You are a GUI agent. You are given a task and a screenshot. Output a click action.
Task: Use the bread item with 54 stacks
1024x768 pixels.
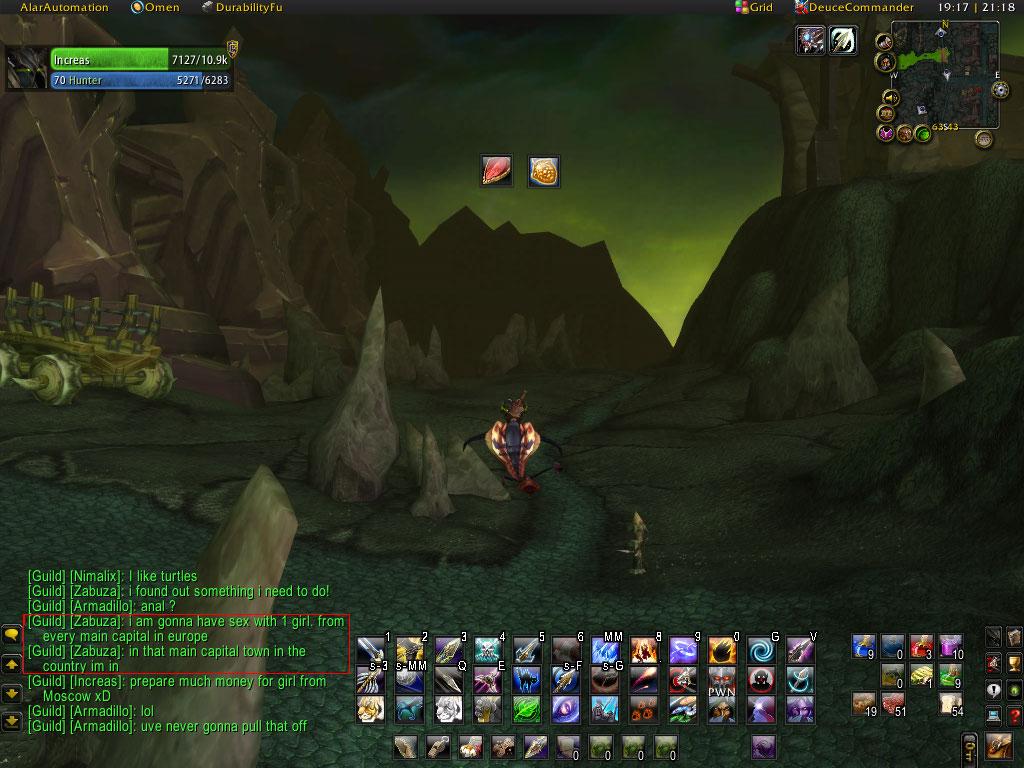[950, 703]
